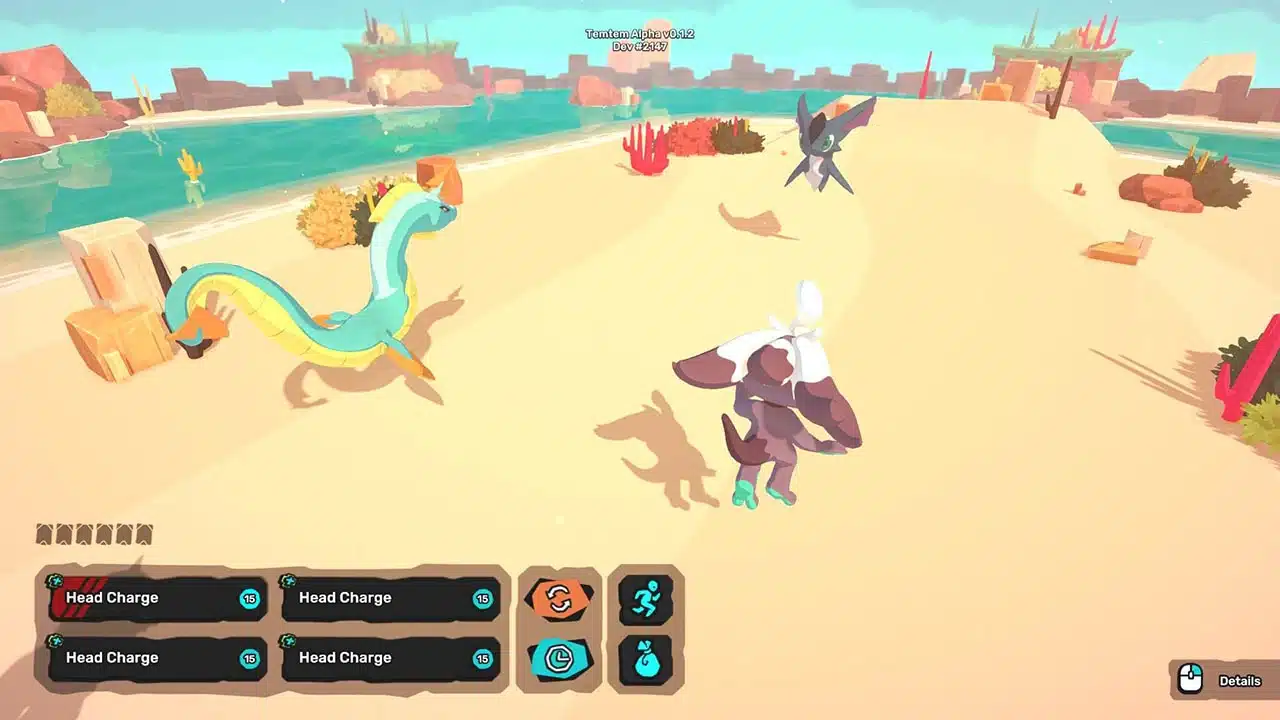Viewport: 1280px width, 720px height.
Task: Open the bag item icon
Action: pos(645,659)
